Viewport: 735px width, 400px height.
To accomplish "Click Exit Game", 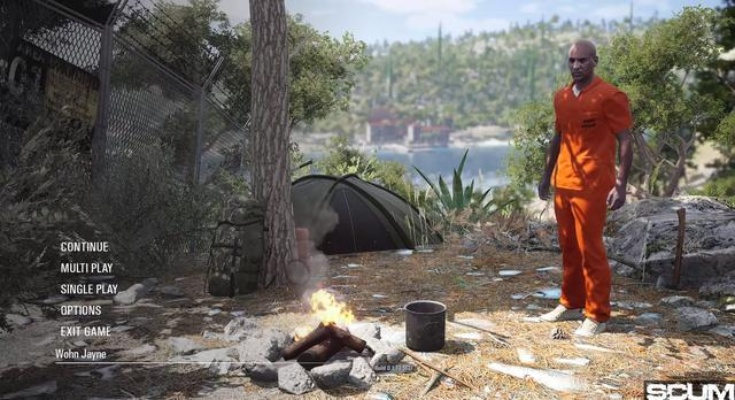I will pyautogui.click(x=85, y=331).
